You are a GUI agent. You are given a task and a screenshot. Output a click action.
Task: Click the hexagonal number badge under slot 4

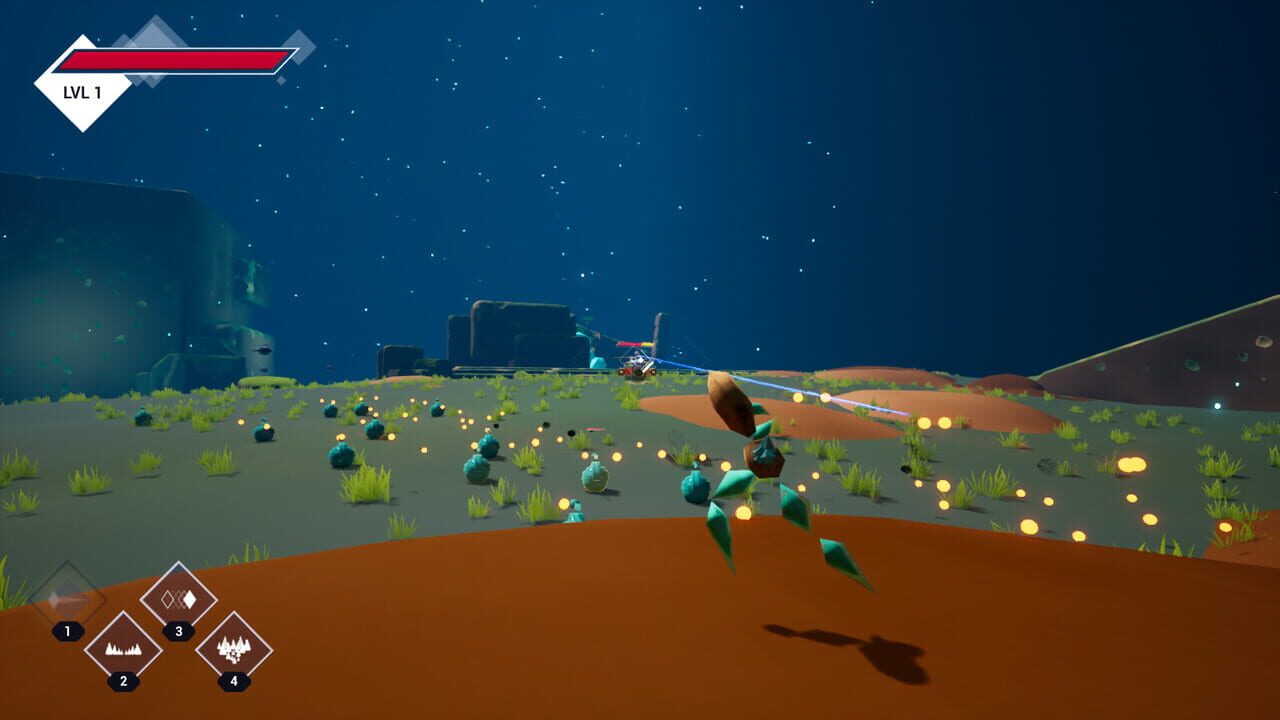(x=232, y=681)
